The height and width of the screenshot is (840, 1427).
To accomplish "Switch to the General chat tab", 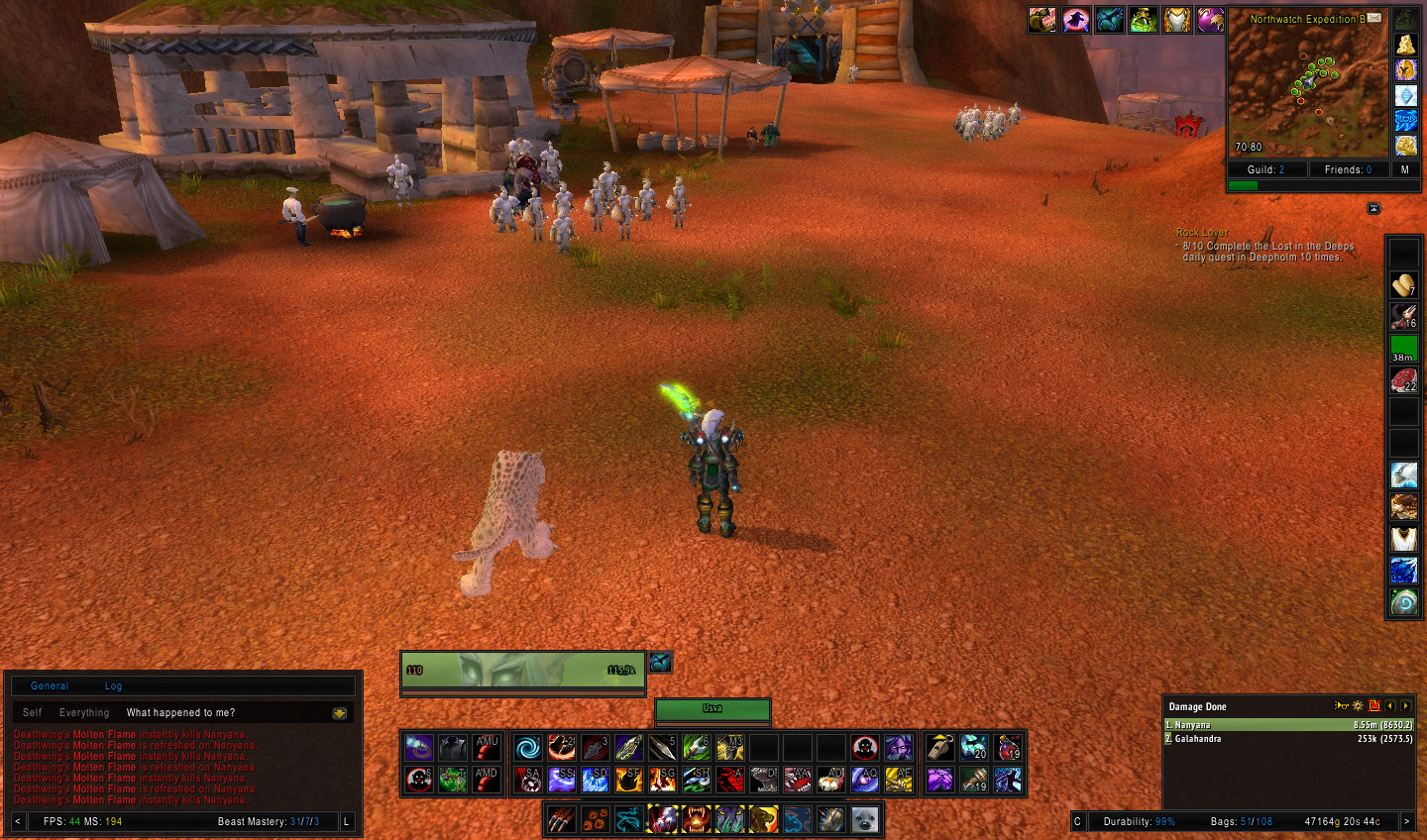I will coord(50,685).
